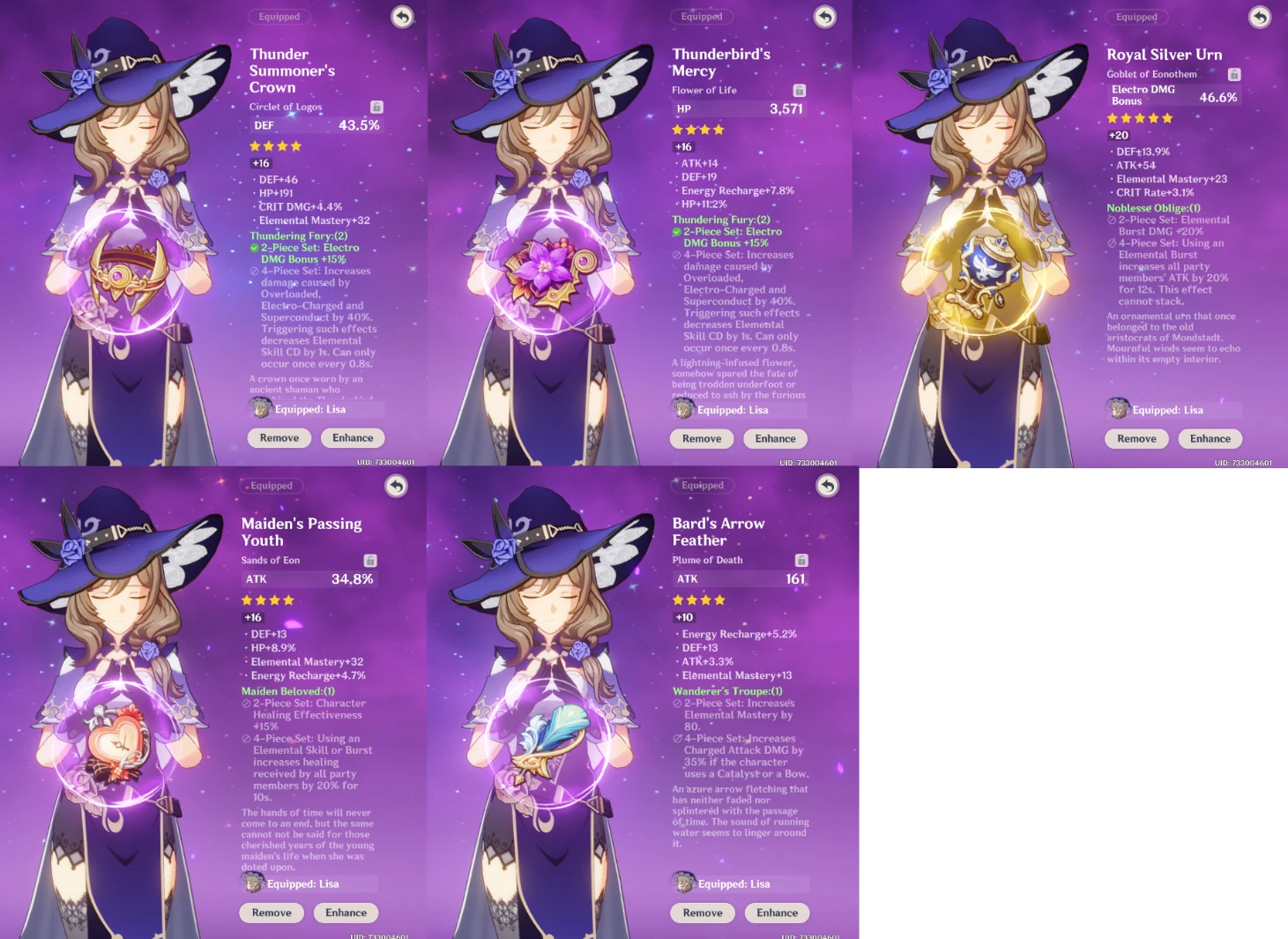Click the lock icon beside Plume of Death
The image size is (1288, 939).
(800, 560)
